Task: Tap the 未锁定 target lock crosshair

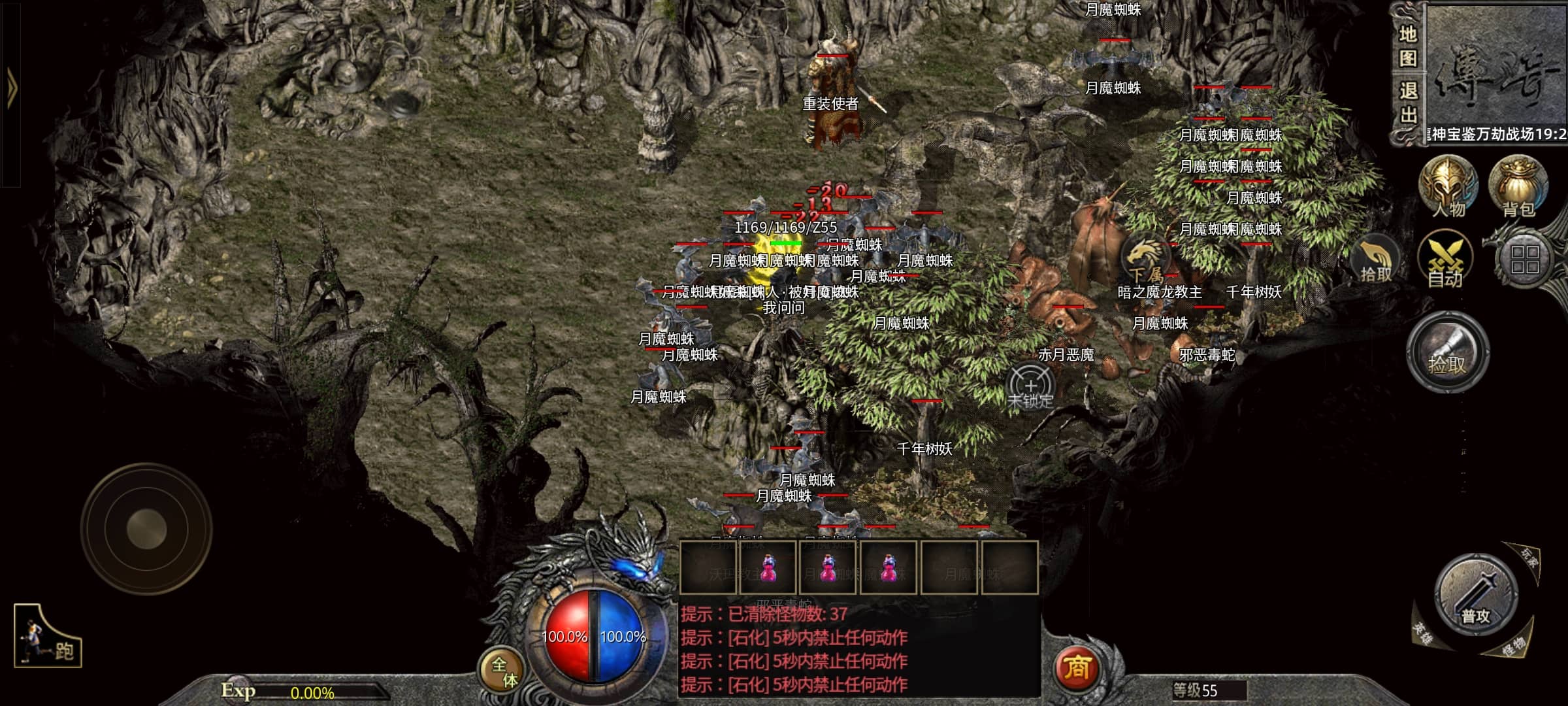Action: click(x=1030, y=387)
